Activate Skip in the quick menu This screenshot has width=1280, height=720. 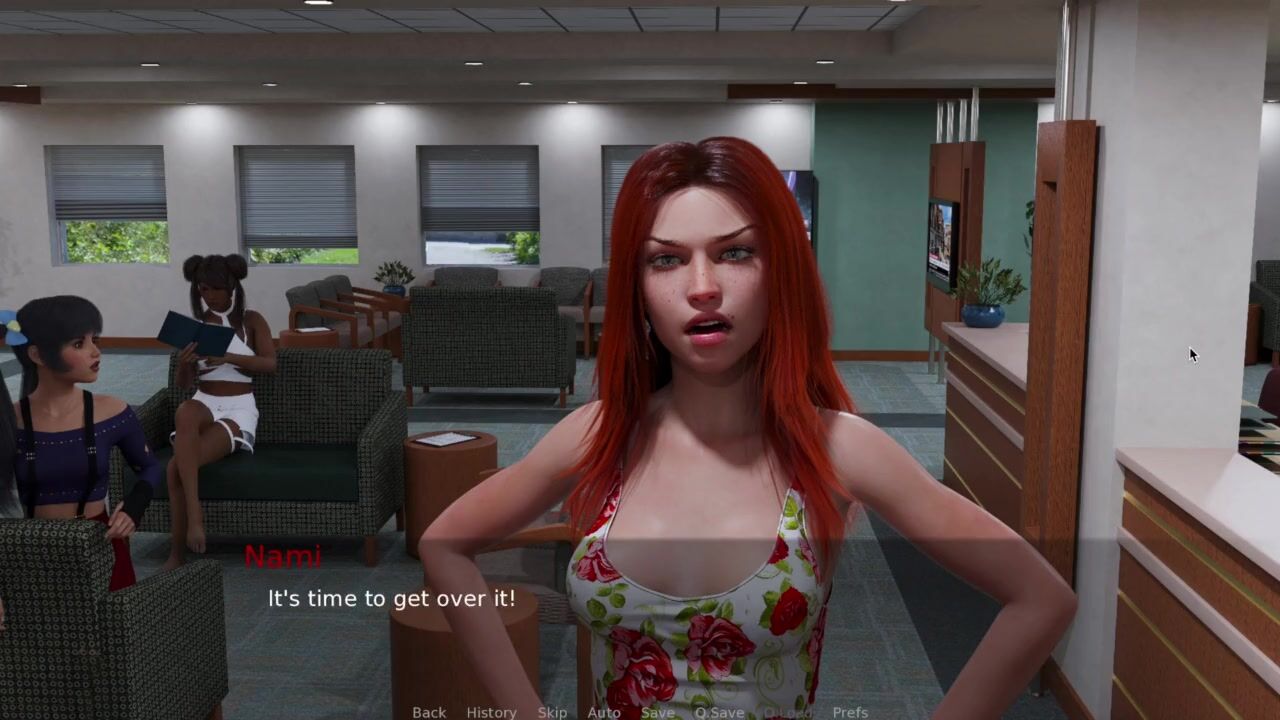pos(552,712)
